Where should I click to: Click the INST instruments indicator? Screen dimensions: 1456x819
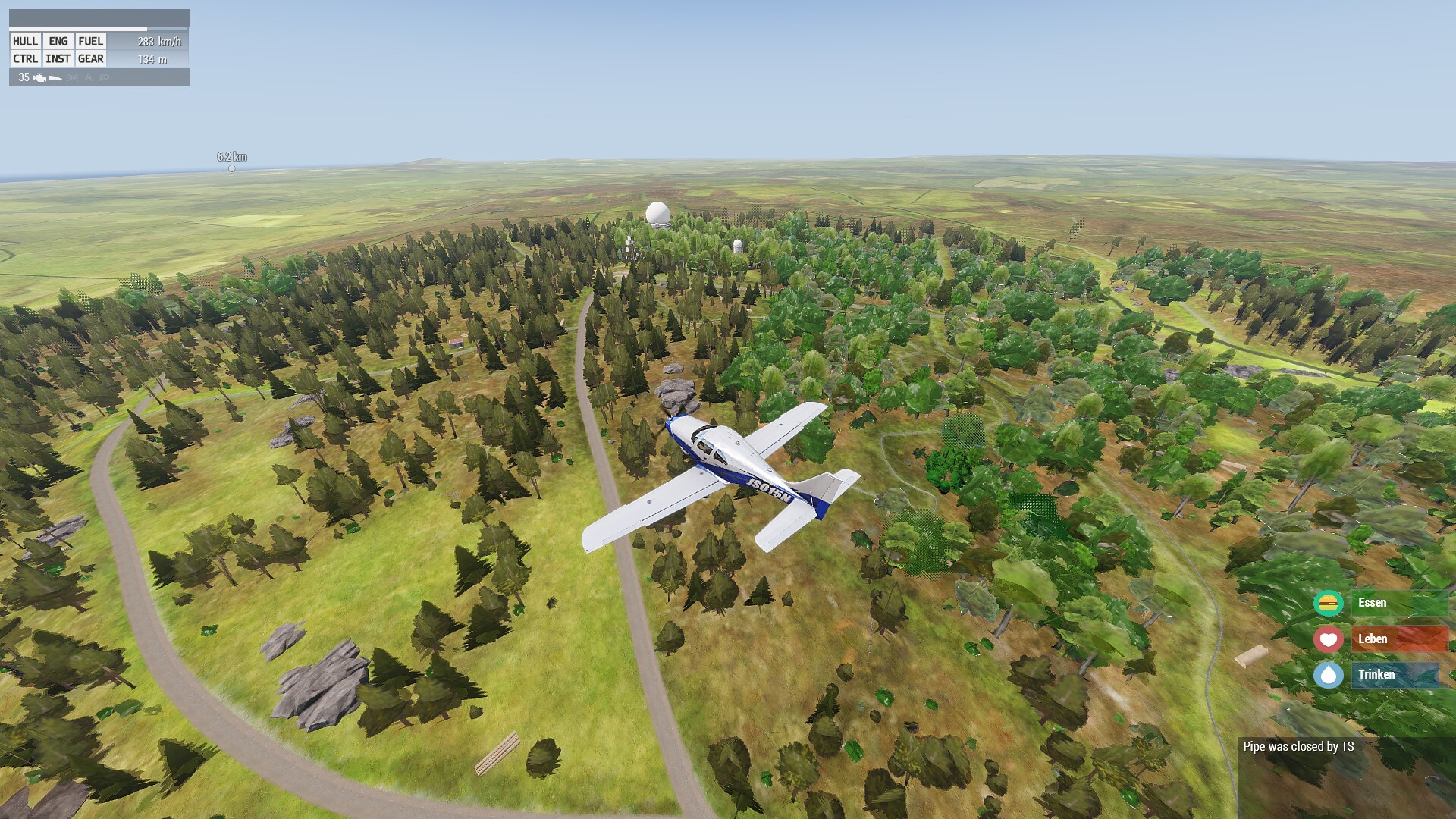(x=58, y=59)
